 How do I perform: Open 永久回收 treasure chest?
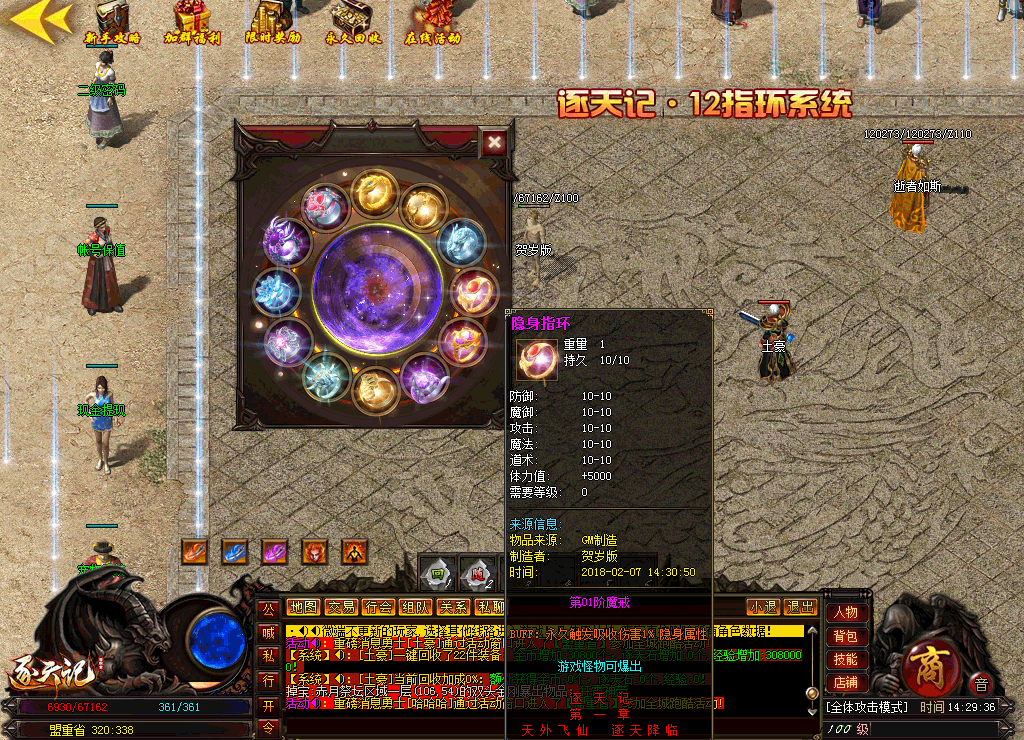(x=352, y=23)
